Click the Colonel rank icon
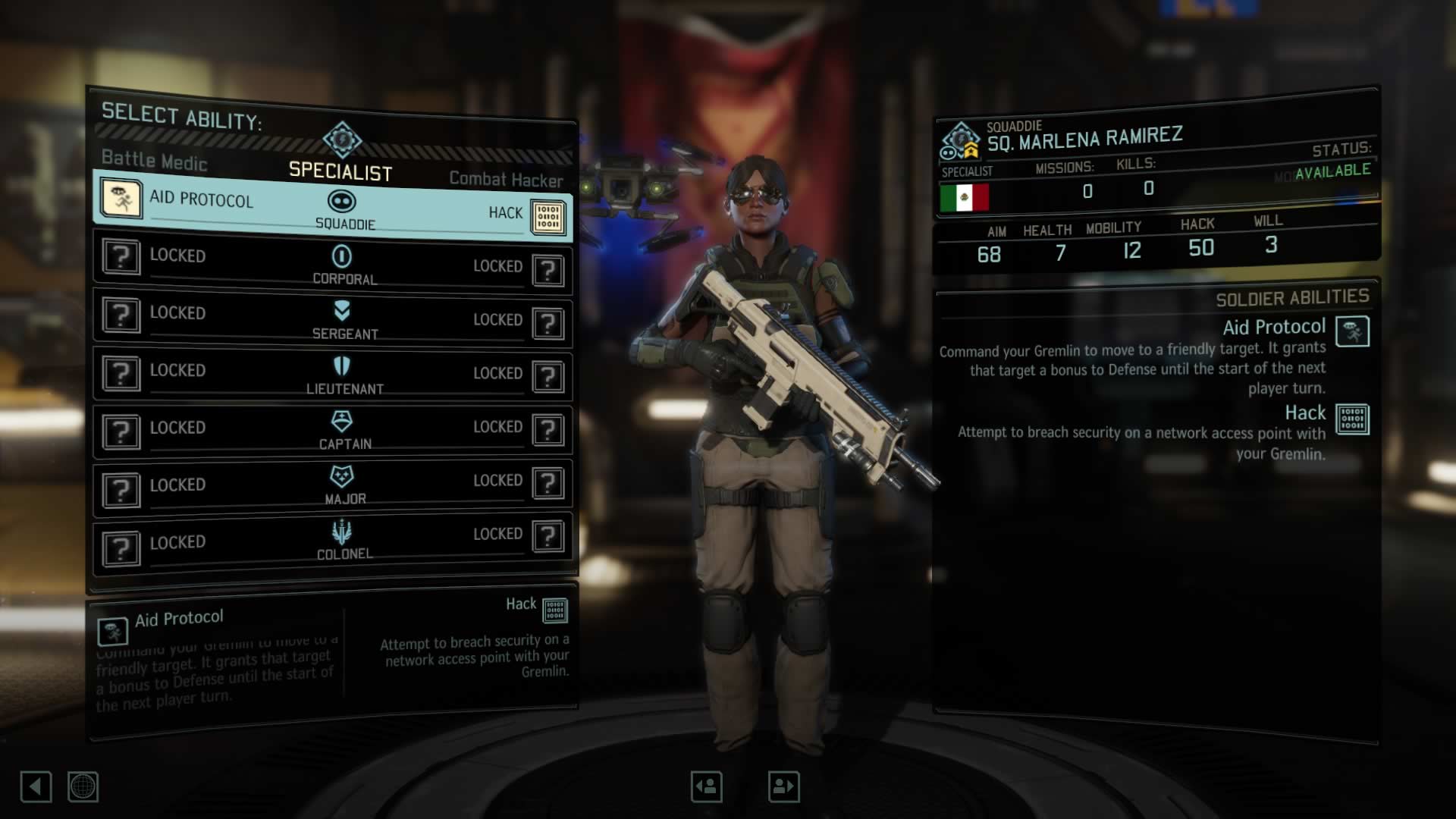This screenshot has width=1456, height=819. pyautogui.click(x=343, y=532)
